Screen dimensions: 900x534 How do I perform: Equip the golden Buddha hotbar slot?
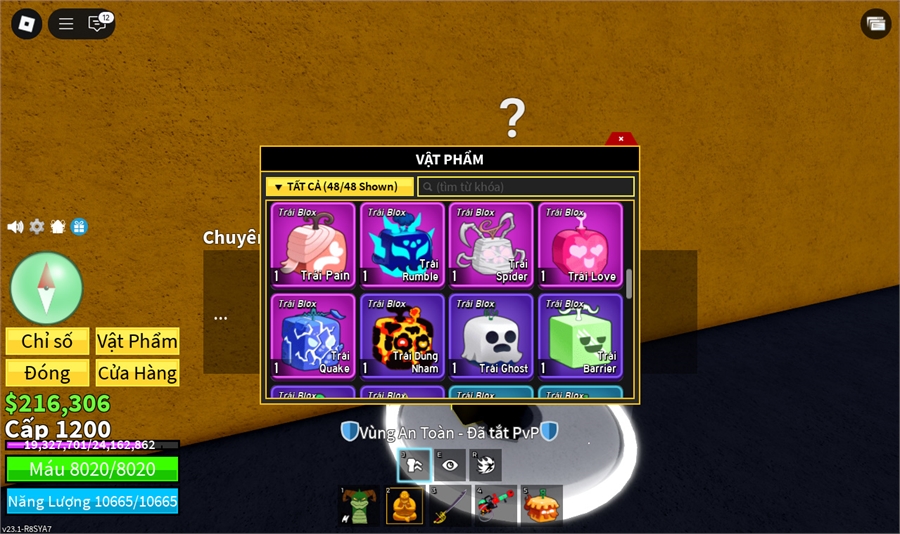coord(405,506)
